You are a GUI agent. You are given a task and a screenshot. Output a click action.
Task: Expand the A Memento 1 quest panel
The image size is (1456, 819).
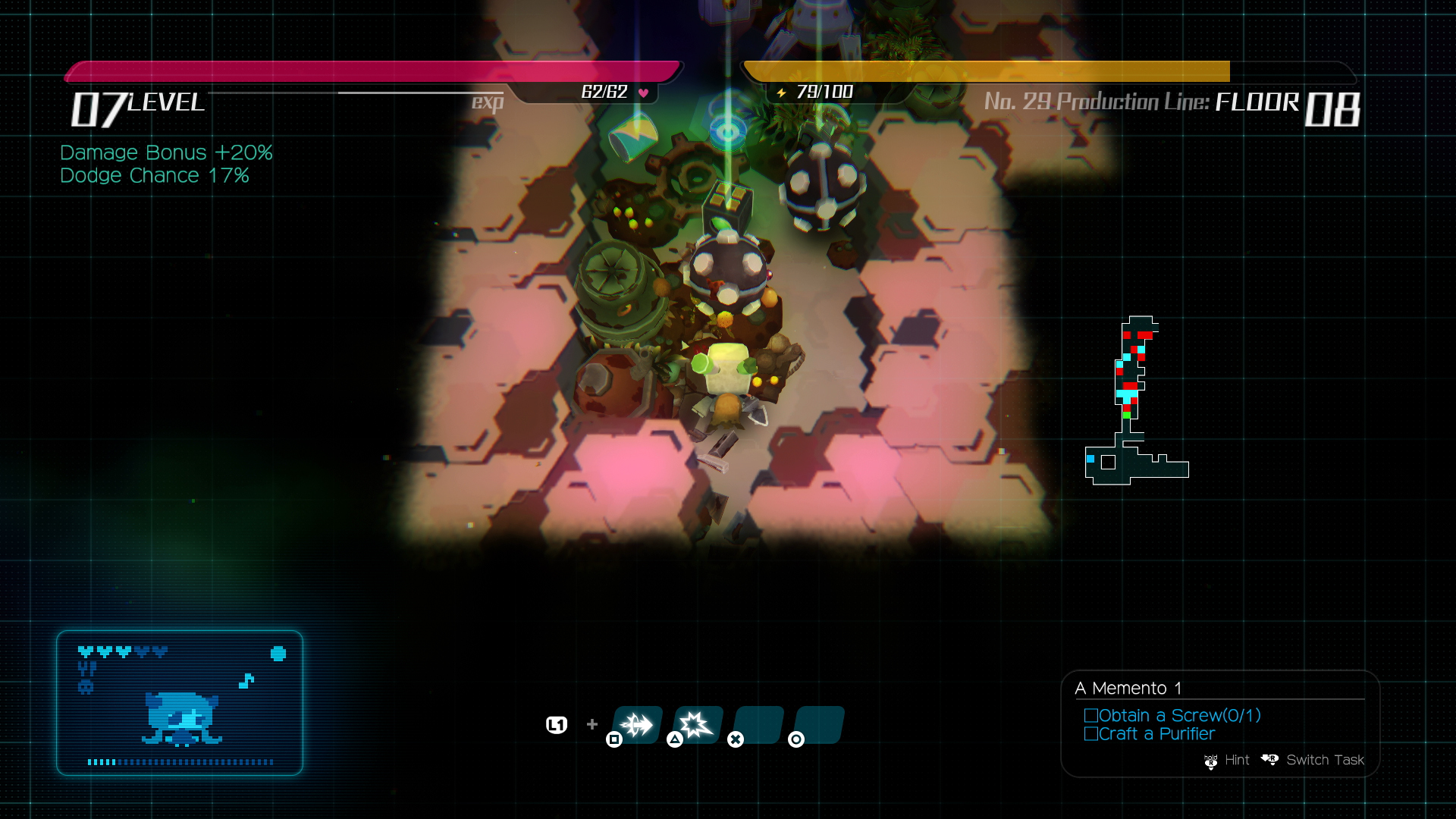[x=1130, y=689]
